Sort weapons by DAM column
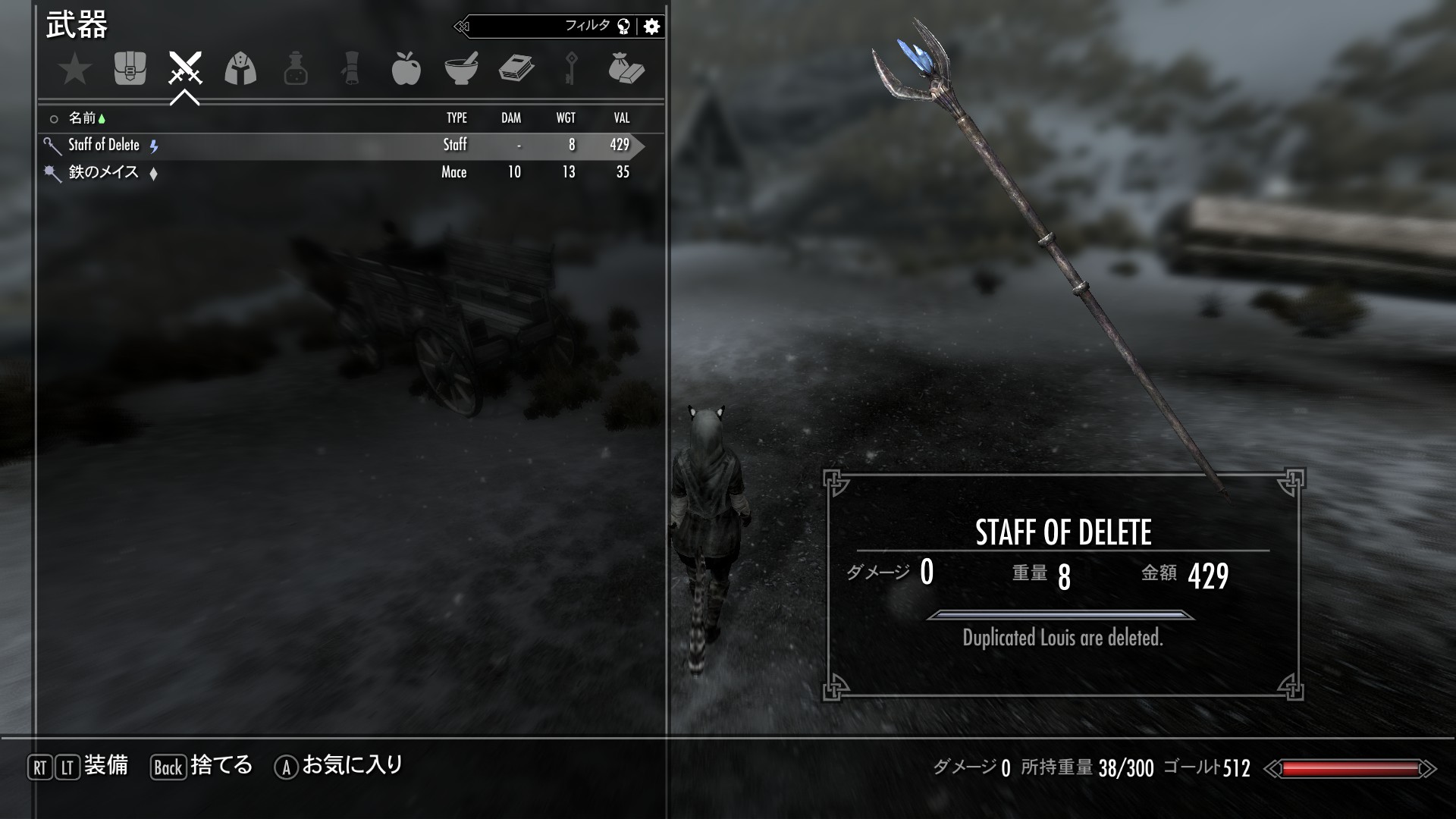This screenshot has height=819, width=1456. pyautogui.click(x=511, y=118)
